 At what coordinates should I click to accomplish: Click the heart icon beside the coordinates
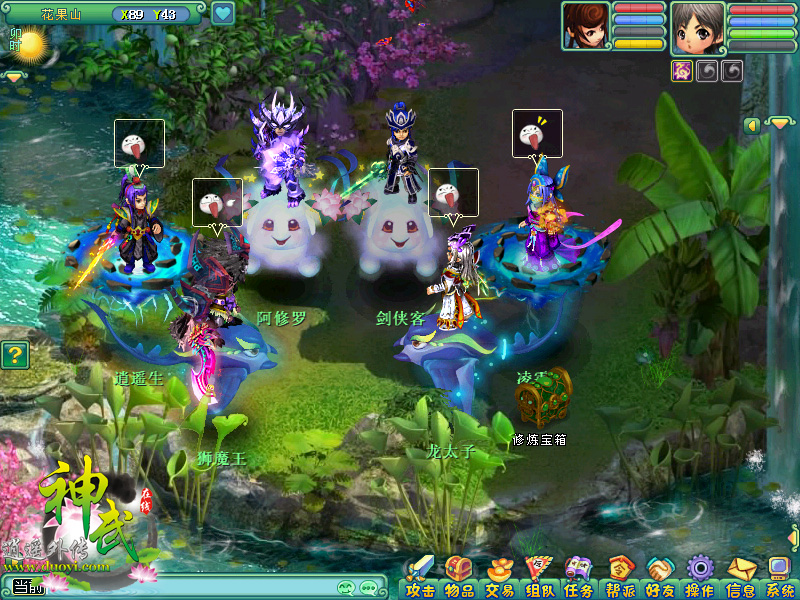click(x=223, y=14)
